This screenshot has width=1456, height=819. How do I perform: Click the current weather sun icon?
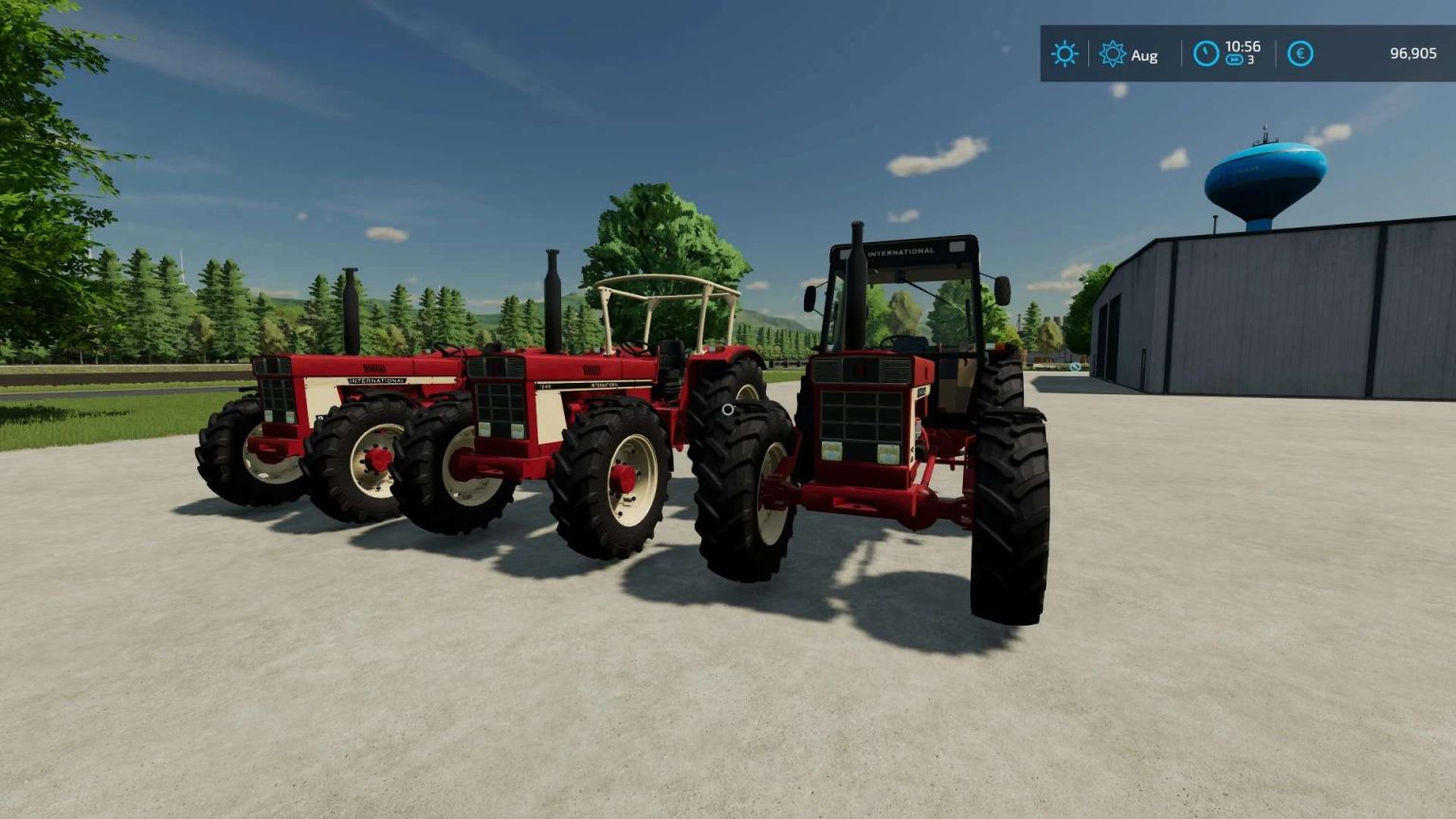coord(1065,53)
